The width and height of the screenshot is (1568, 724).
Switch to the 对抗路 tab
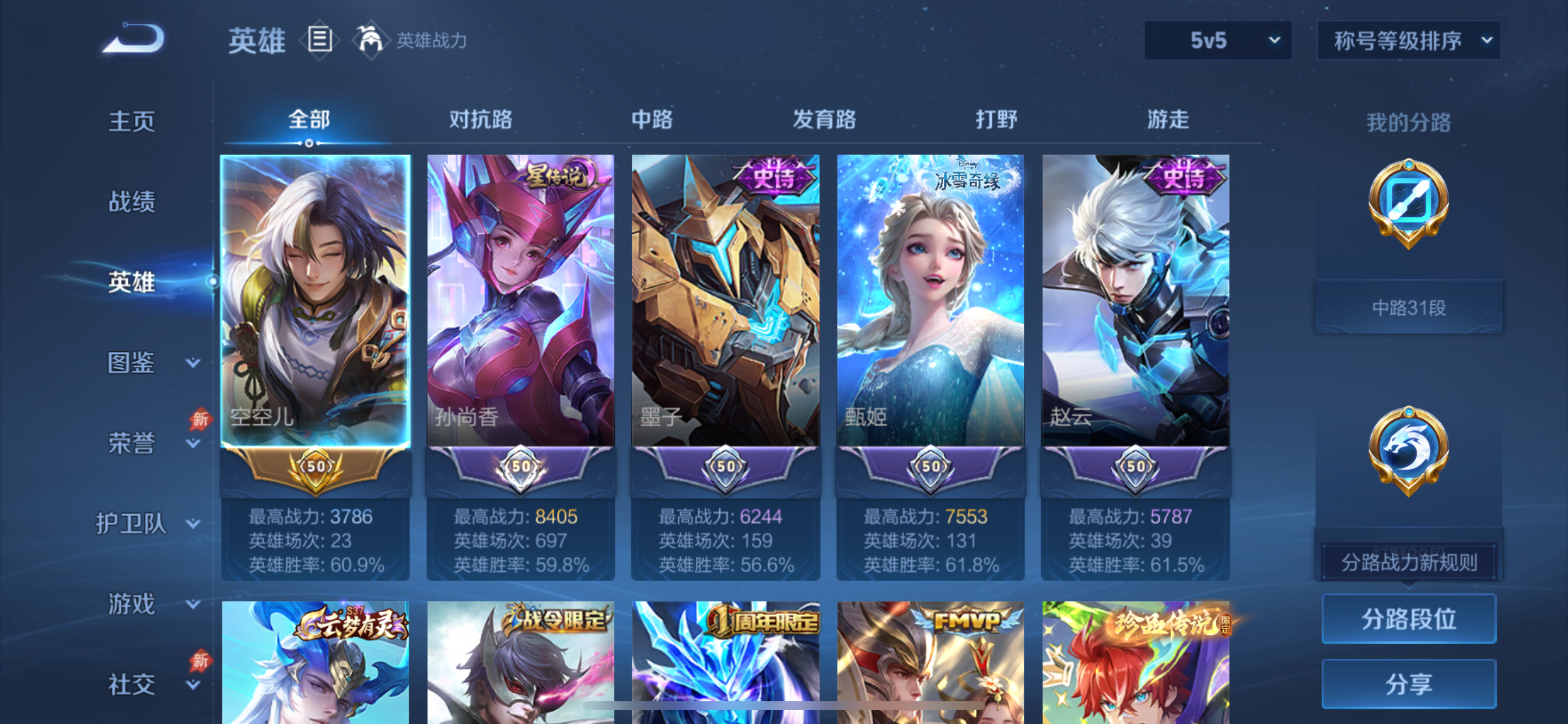480,120
